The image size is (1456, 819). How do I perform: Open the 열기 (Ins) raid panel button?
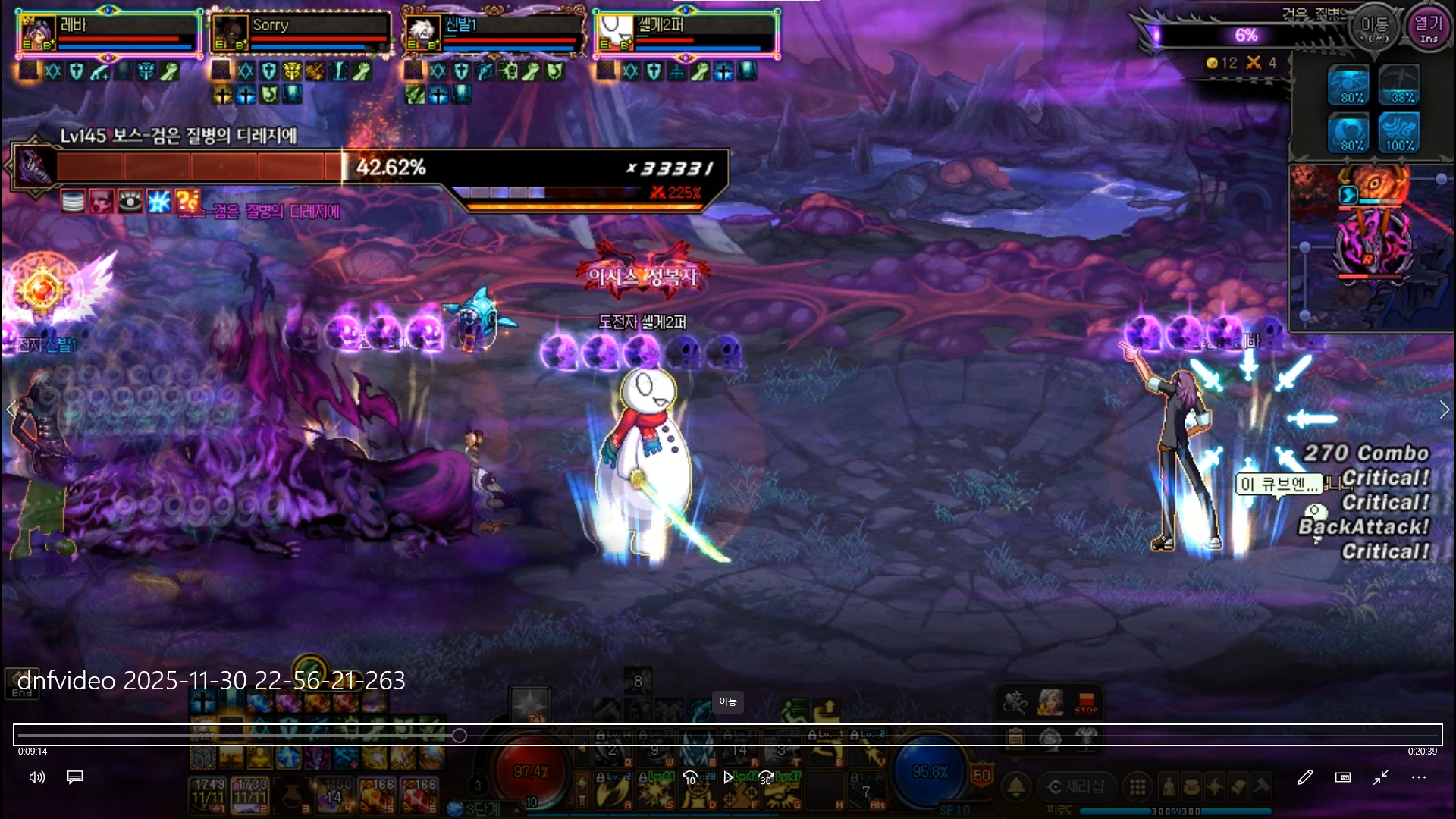click(1429, 29)
